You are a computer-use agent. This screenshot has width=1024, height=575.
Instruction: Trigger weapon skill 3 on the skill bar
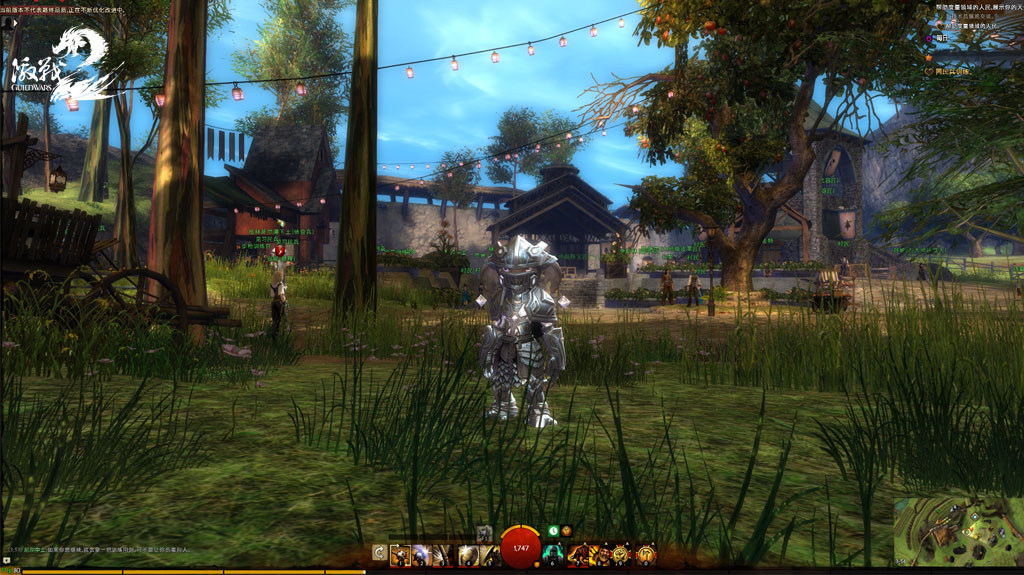click(x=443, y=553)
